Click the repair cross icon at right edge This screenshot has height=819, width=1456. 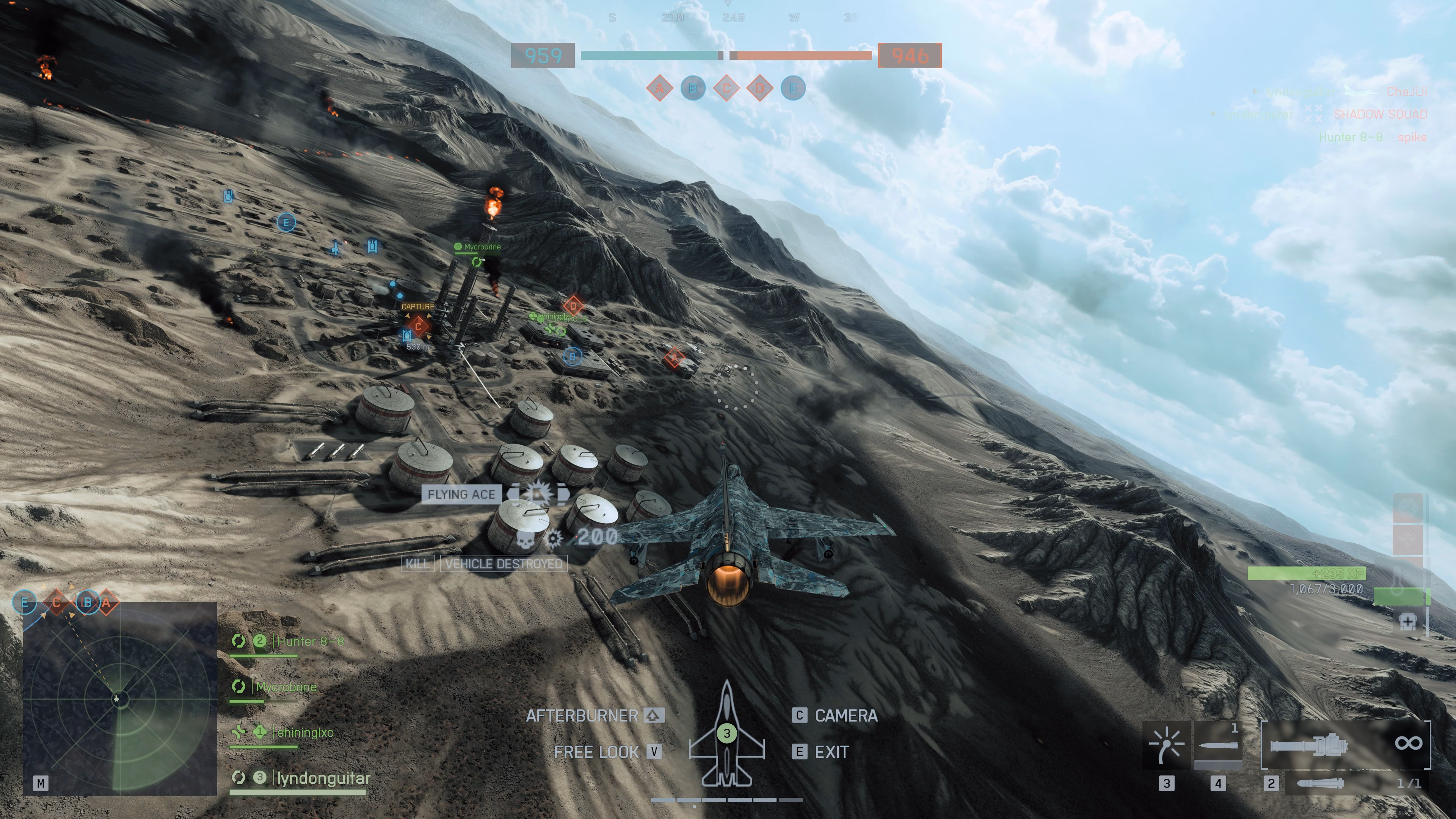[x=1407, y=622]
